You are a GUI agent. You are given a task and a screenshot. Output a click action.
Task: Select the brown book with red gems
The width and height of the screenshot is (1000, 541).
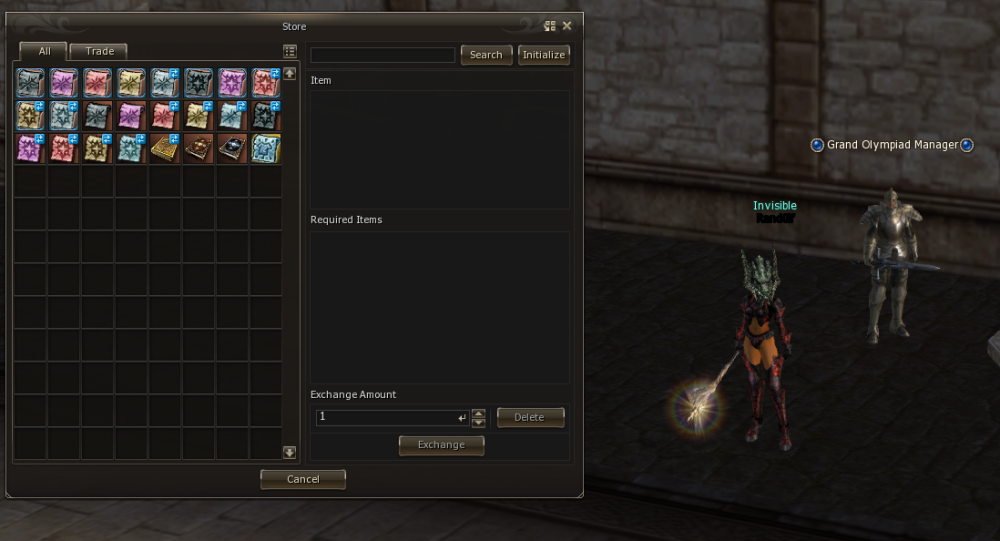click(x=198, y=148)
